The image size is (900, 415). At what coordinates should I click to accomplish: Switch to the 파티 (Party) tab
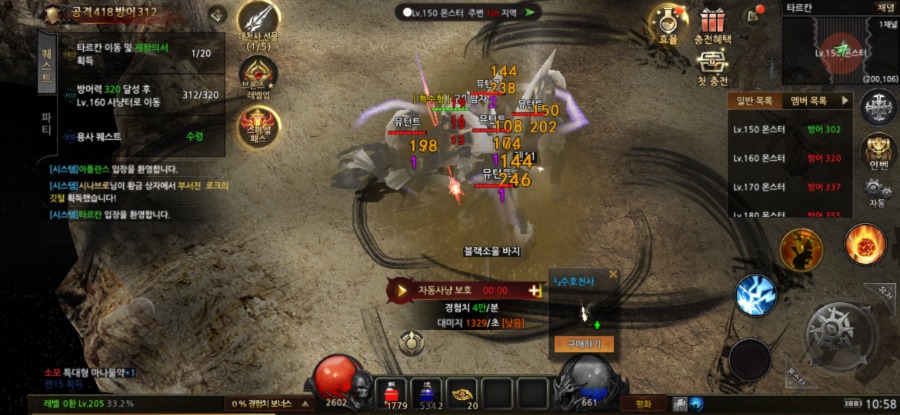point(46,125)
